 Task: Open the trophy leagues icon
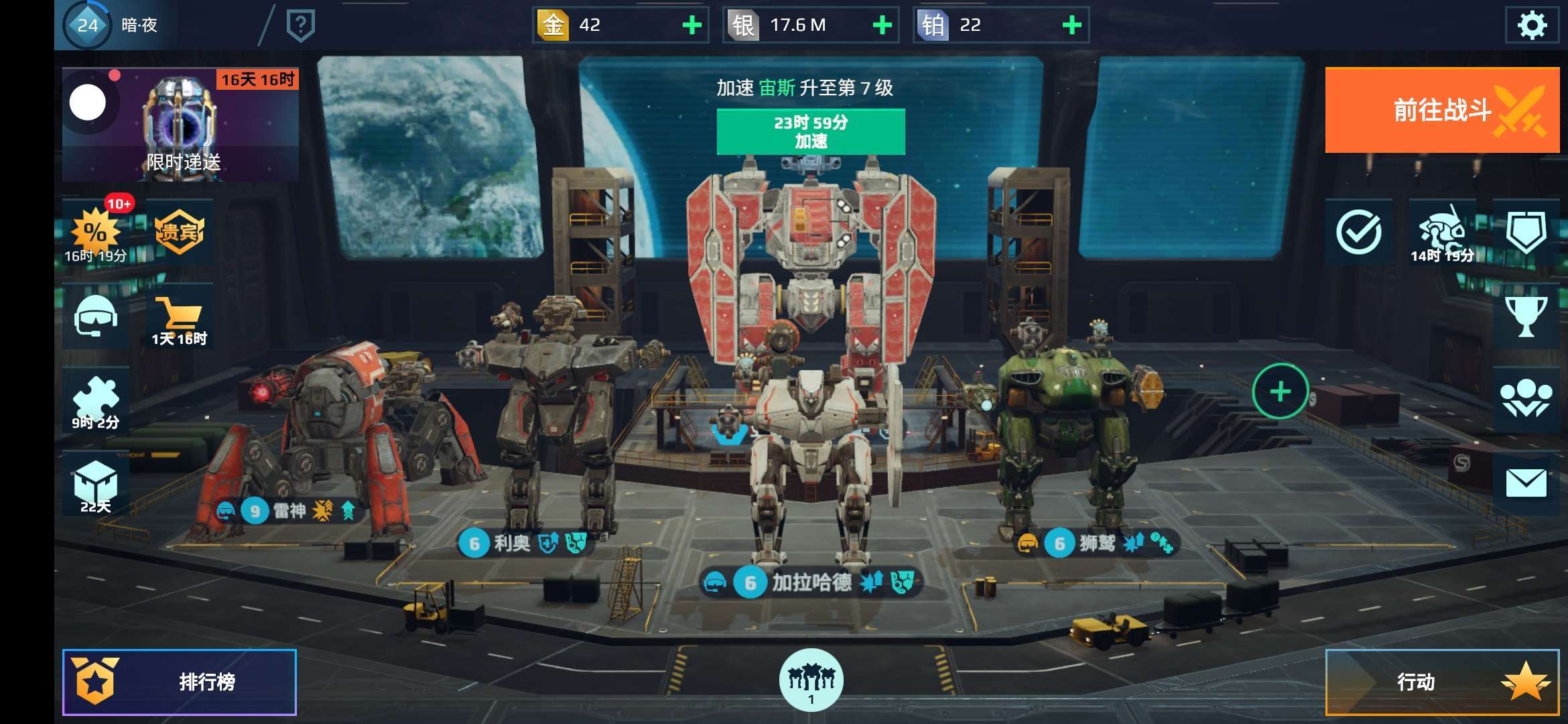point(1526,316)
